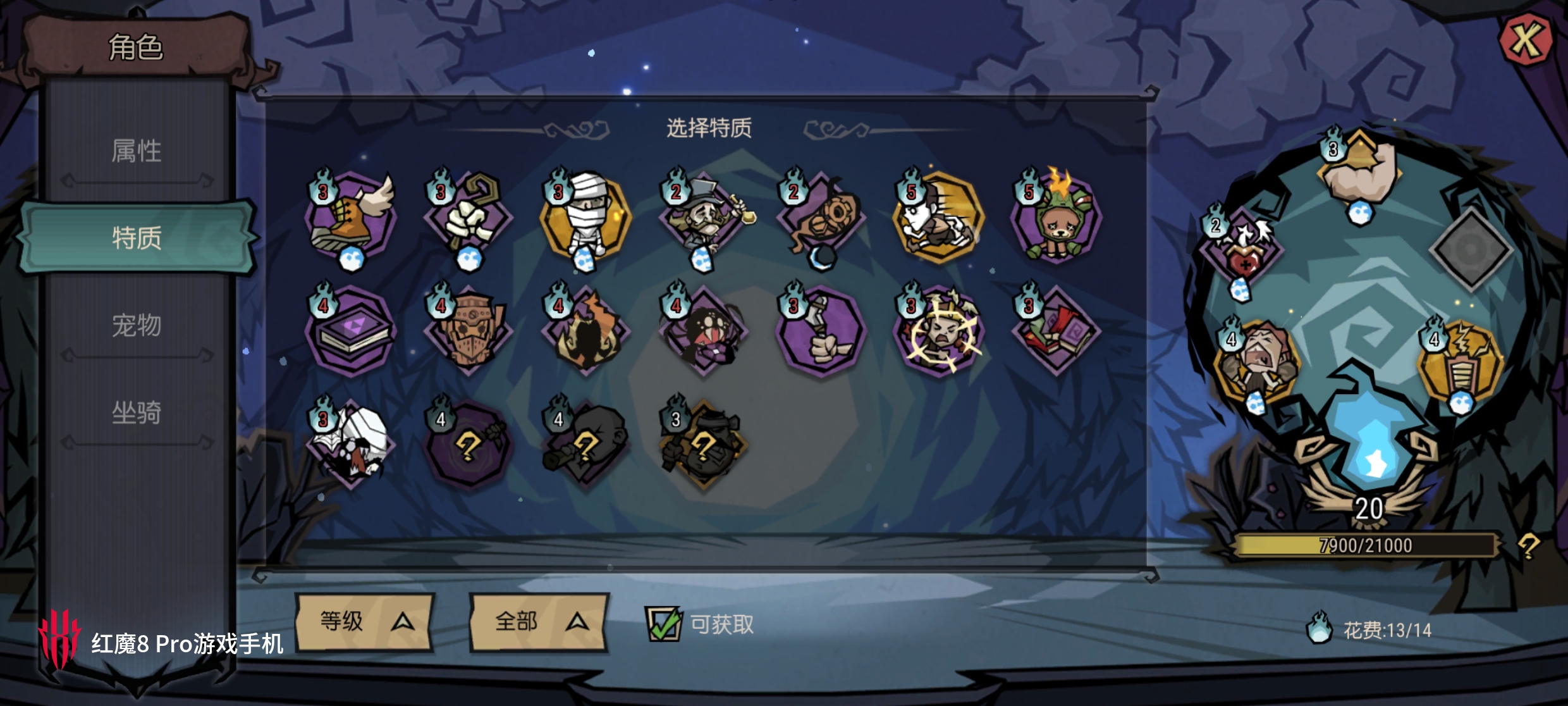
Task: Select the 特质 tab
Action: click(137, 238)
